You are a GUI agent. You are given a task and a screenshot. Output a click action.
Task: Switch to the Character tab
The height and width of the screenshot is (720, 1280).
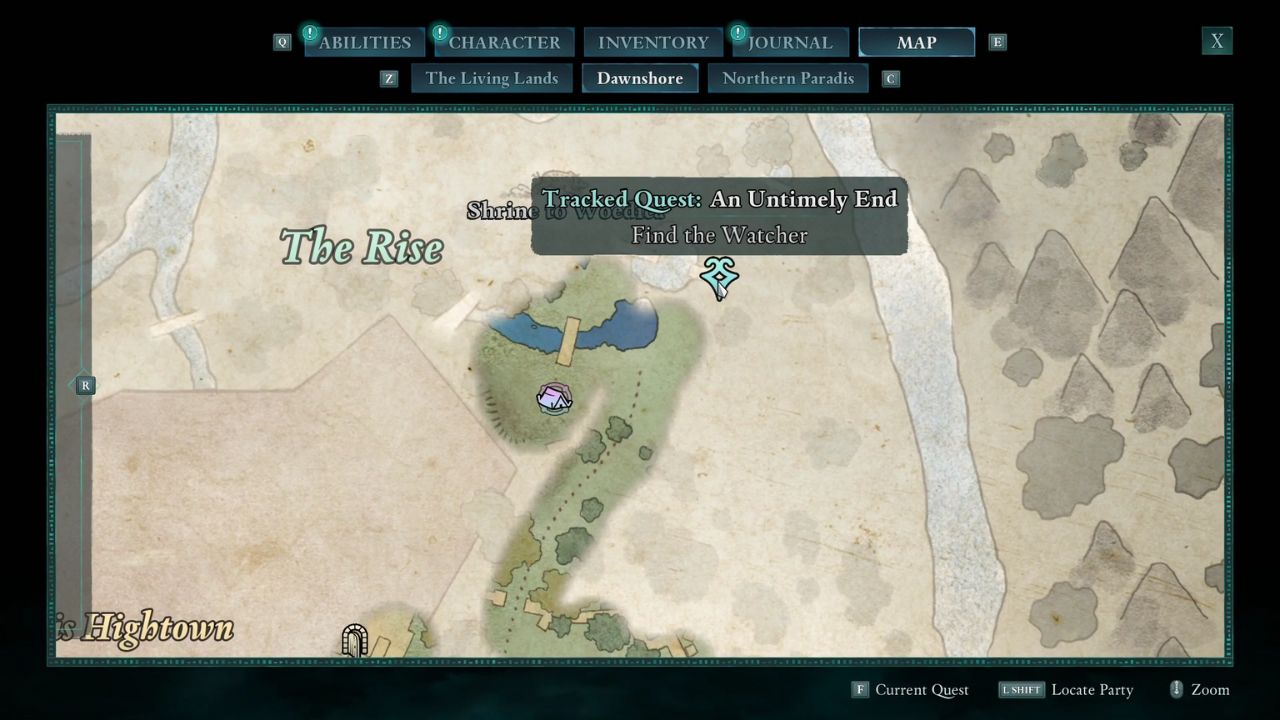[504, 42]
